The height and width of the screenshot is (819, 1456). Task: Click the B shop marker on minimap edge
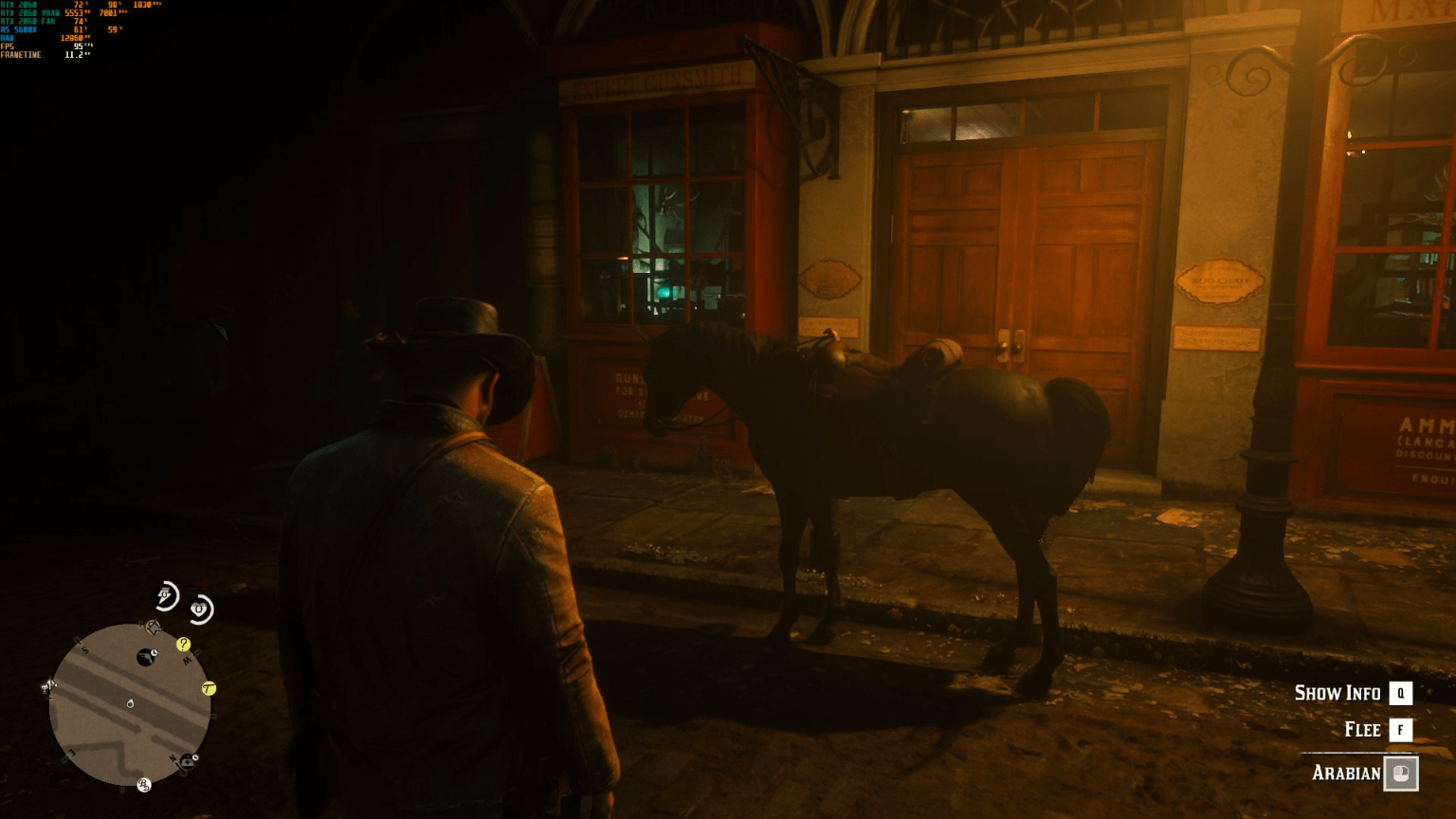143,785
